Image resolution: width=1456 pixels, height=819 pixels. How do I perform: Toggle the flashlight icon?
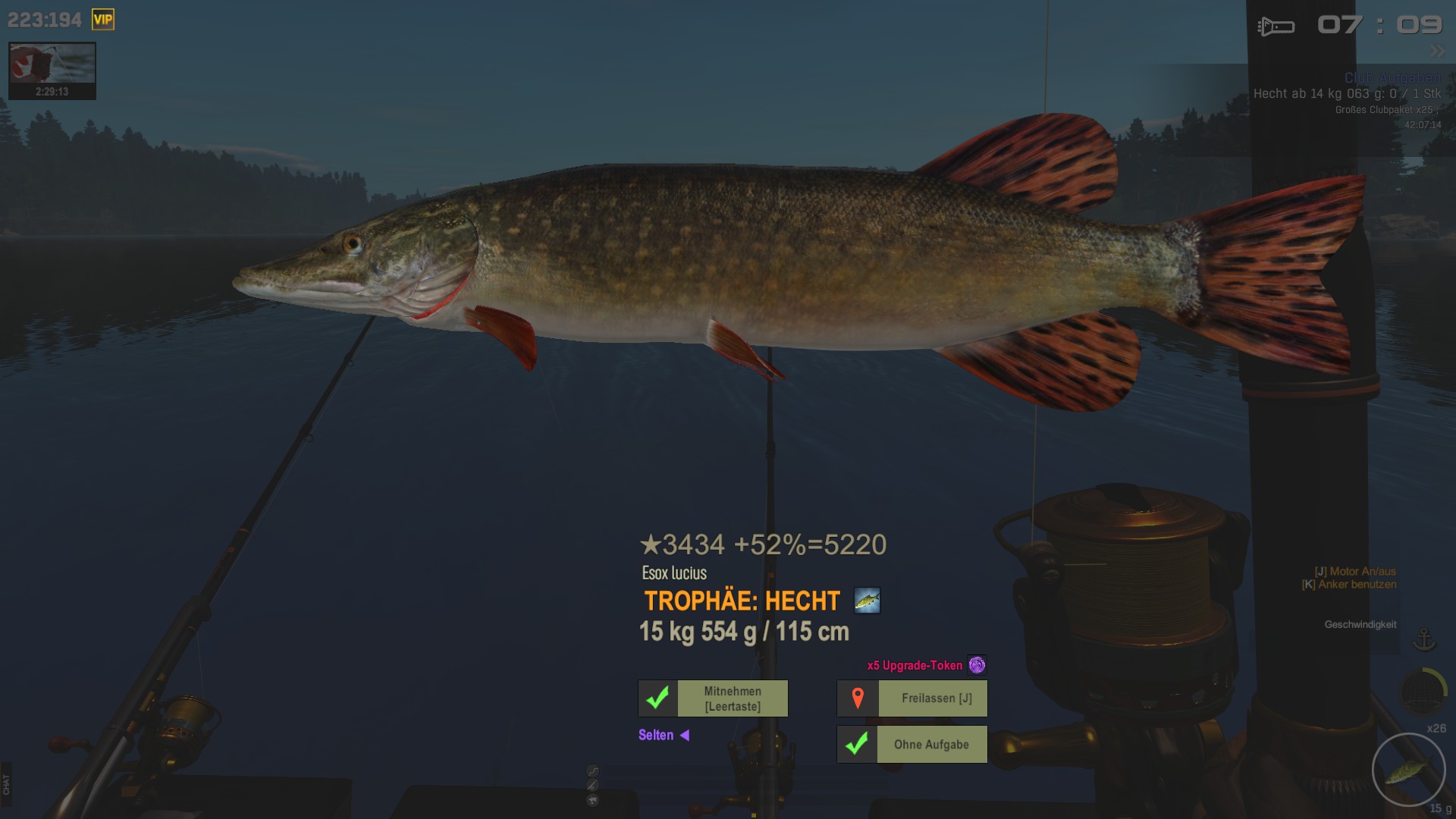[1276, 27]
